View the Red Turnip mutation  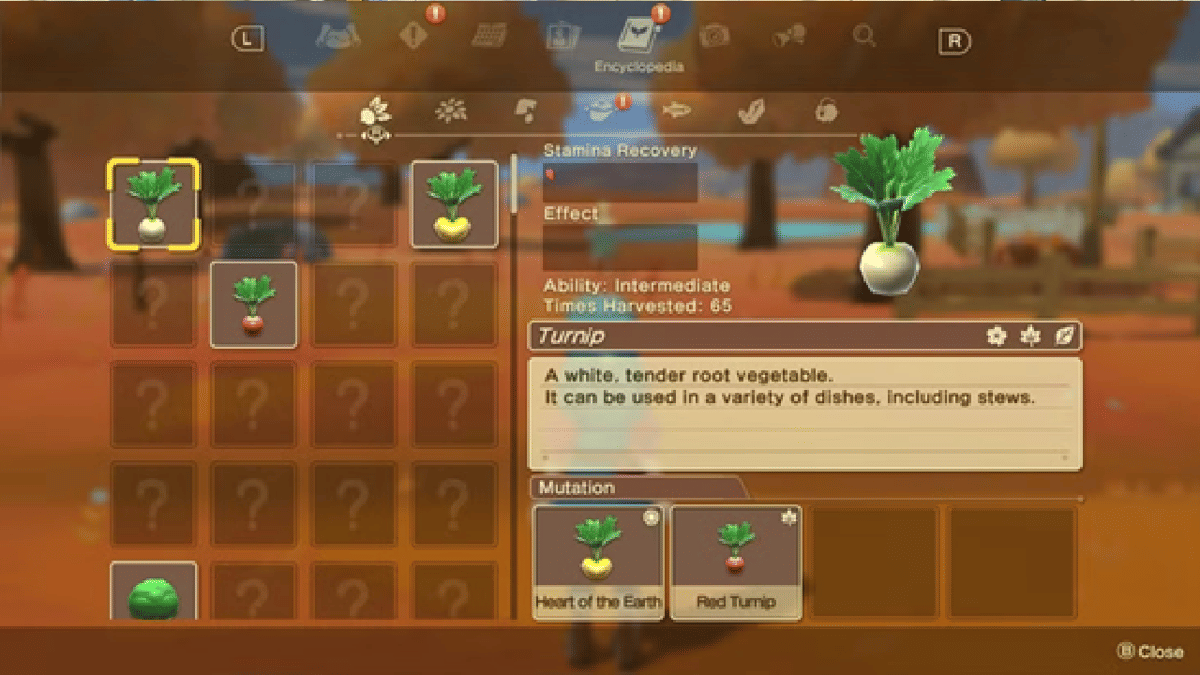click(736, 562)
